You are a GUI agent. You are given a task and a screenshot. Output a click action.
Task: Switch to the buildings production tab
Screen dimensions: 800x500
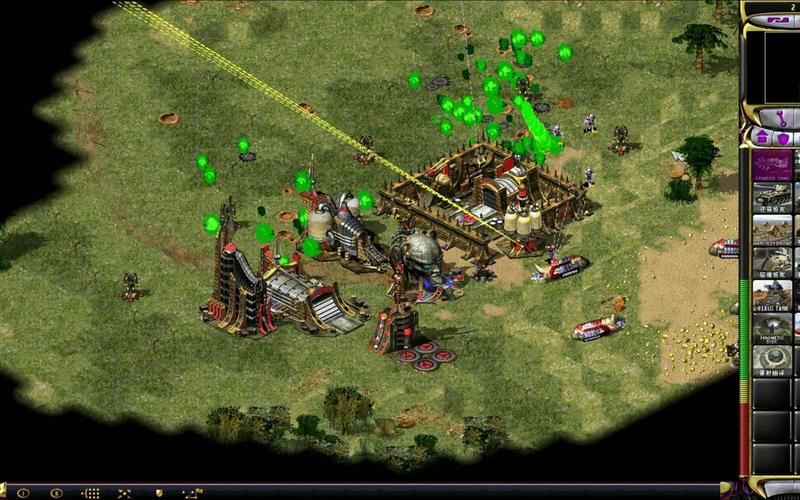[x=759, y=138]
